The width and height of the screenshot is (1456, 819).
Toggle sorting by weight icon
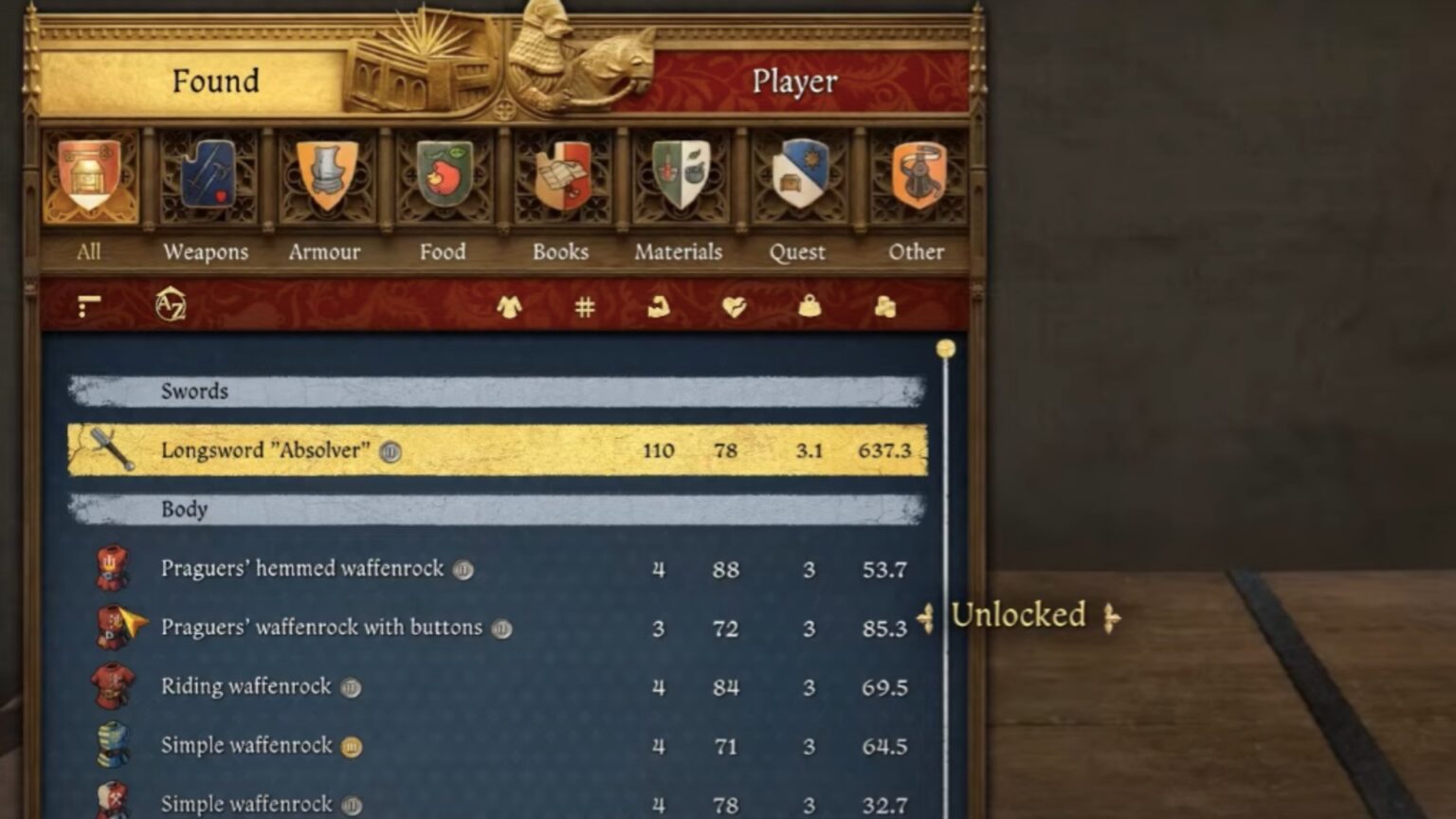(x=810, y=306)
